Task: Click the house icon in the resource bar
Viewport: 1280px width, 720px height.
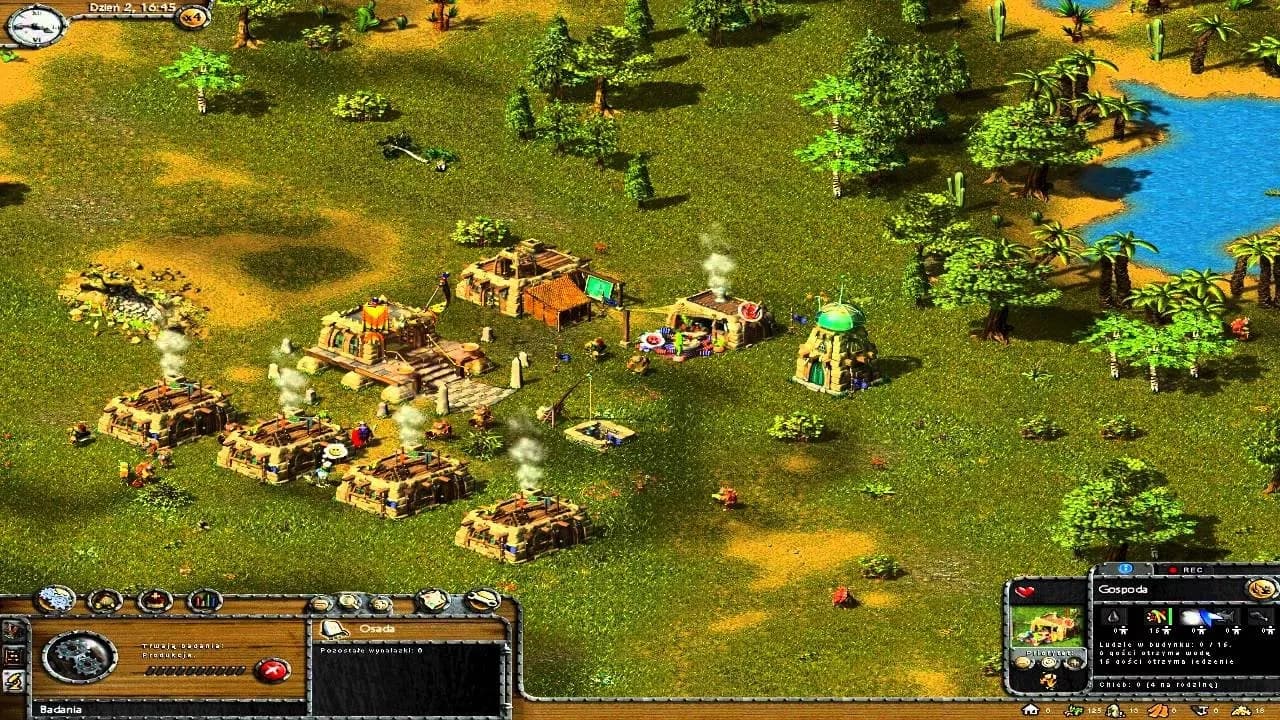Action: (x=1031, y=709)
